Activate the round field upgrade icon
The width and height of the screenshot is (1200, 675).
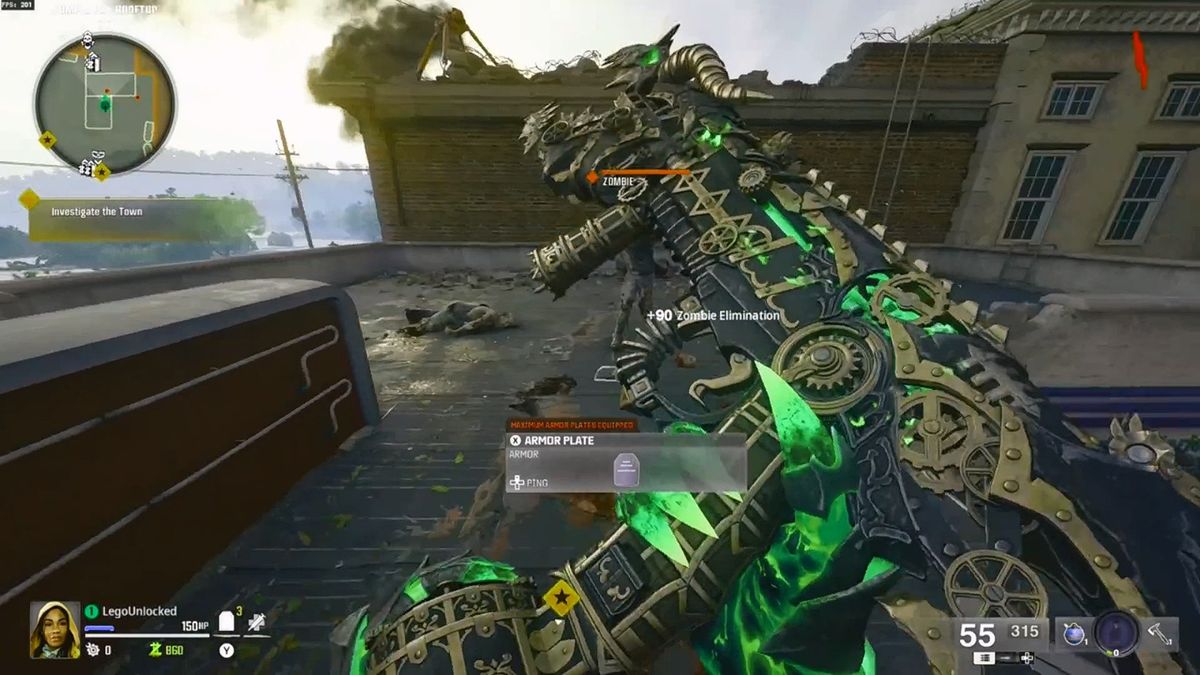[x=1116, y=633]
